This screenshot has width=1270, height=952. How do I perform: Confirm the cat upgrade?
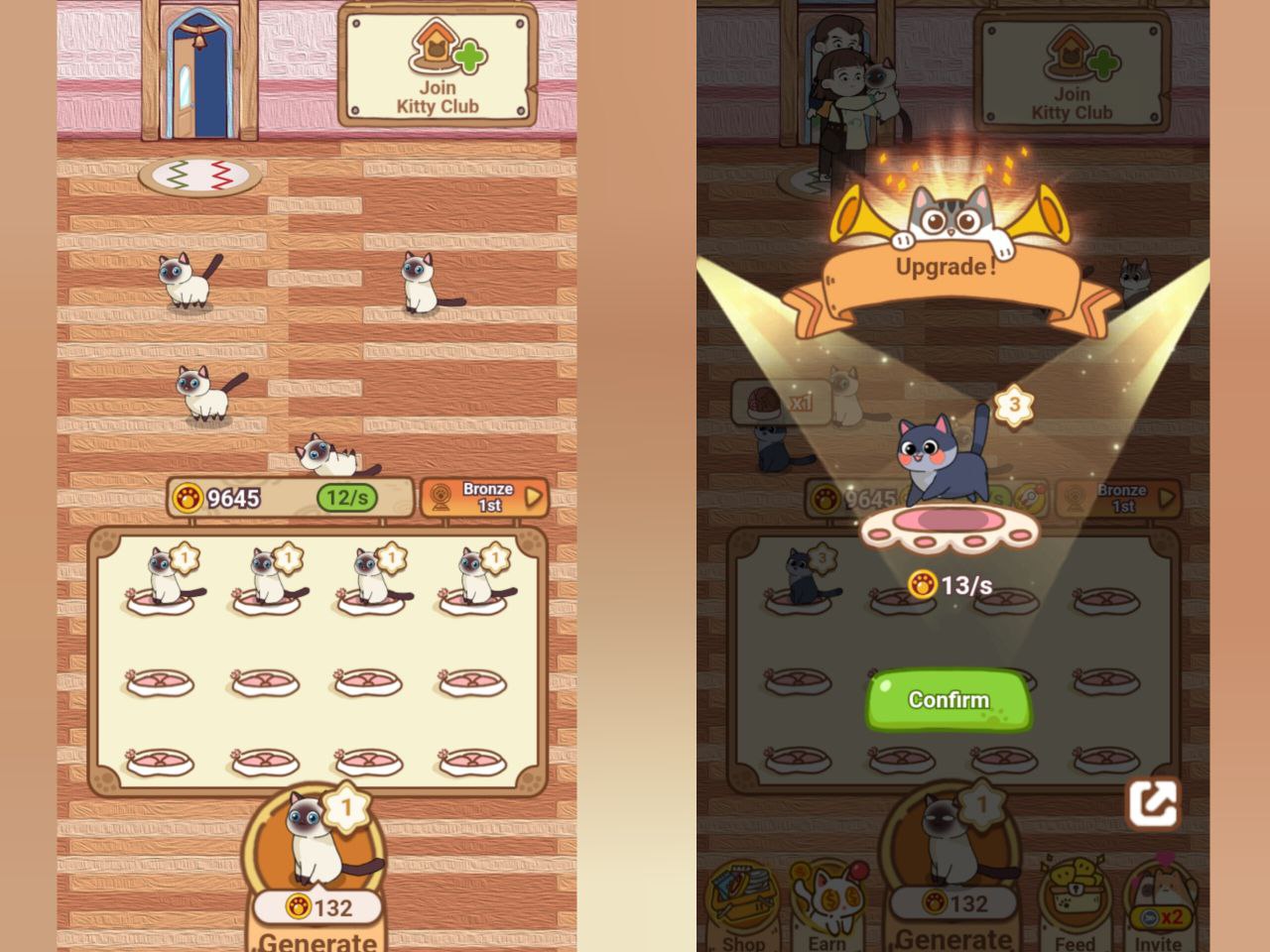click(x=949, y=700)
